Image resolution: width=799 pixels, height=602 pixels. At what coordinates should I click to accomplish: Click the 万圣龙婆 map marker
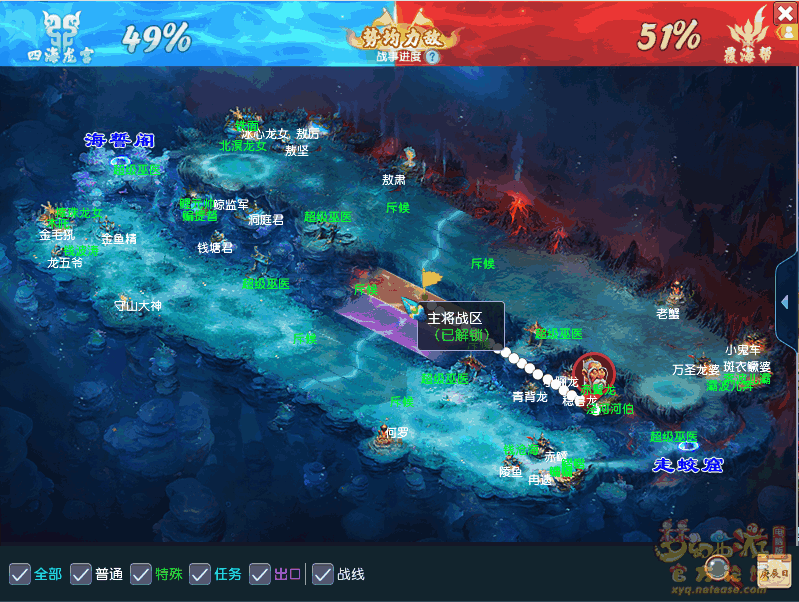pos(696,369)
